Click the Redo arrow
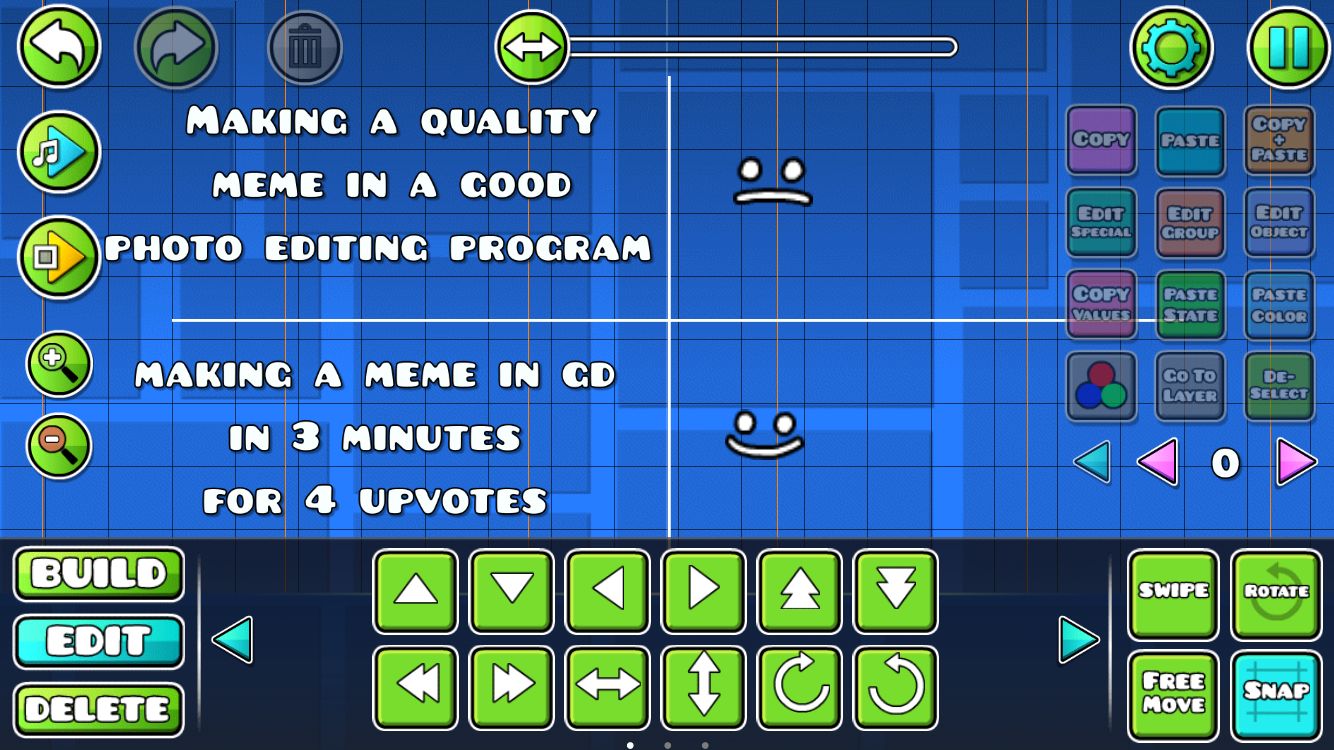This screenshot has width=1334, height=750. pyautogui.click(x=175, y=45)
